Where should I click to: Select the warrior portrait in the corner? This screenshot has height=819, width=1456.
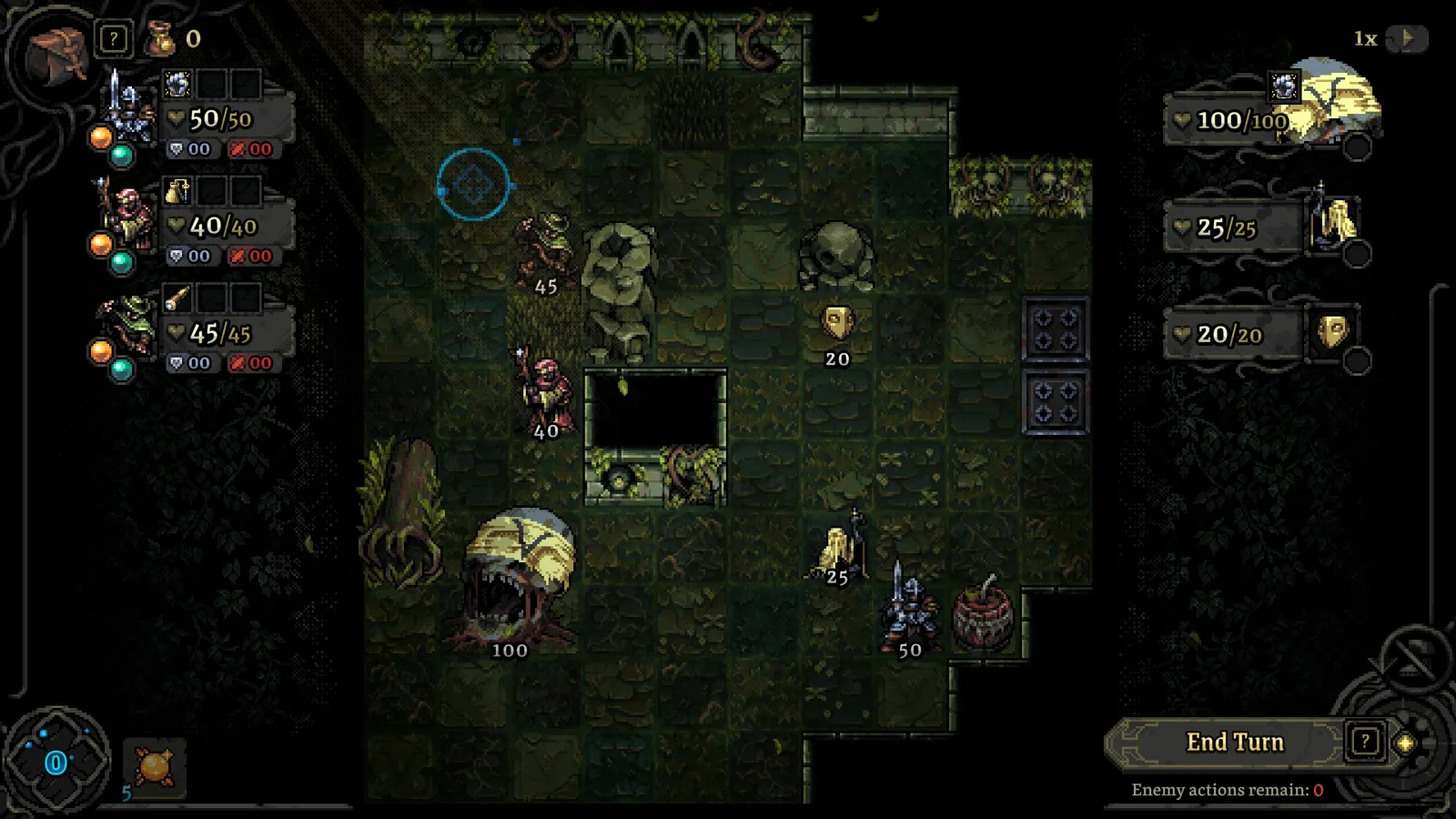point(53,43)
